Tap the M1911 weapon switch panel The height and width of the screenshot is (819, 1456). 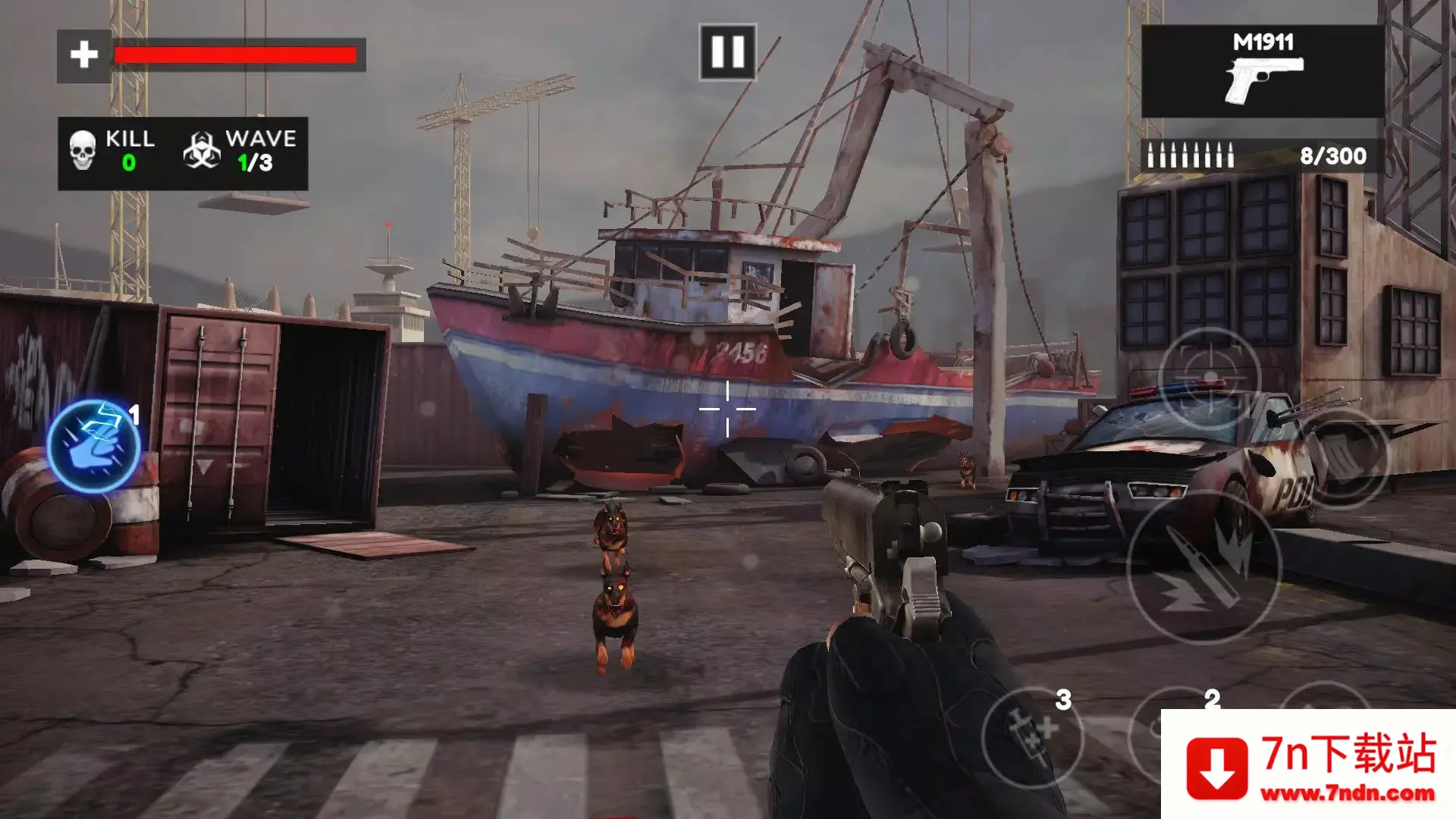1263,71
